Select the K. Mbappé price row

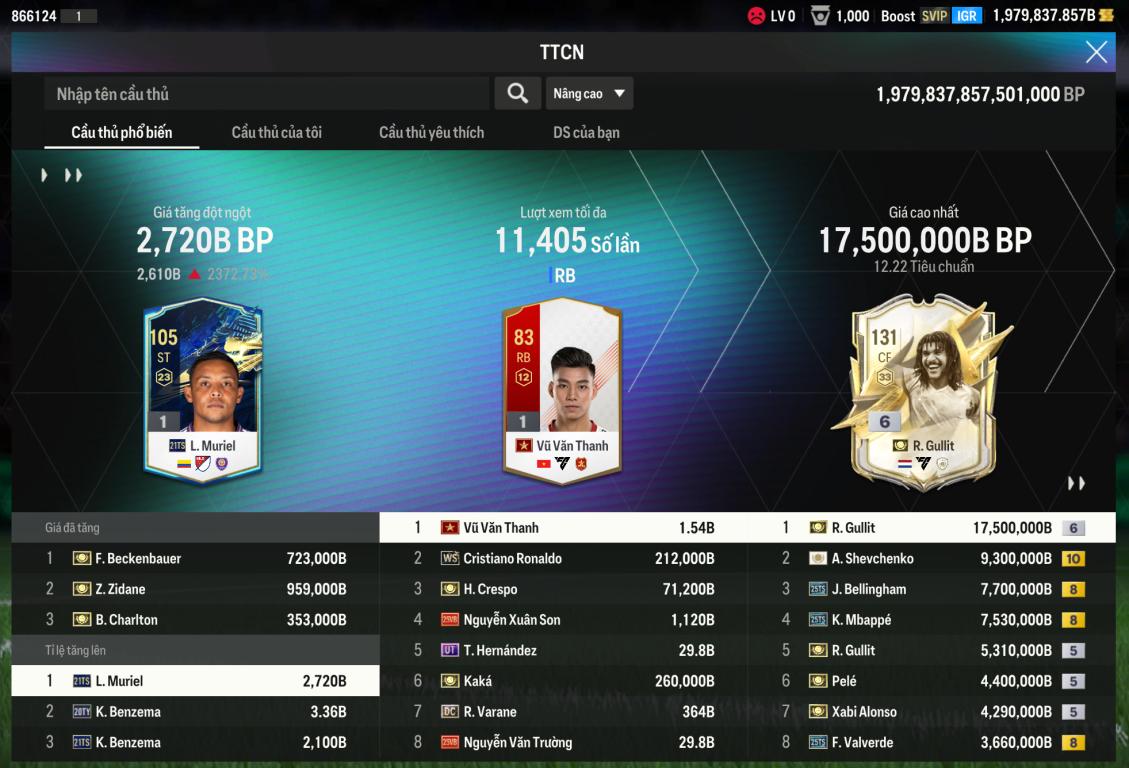932,620
